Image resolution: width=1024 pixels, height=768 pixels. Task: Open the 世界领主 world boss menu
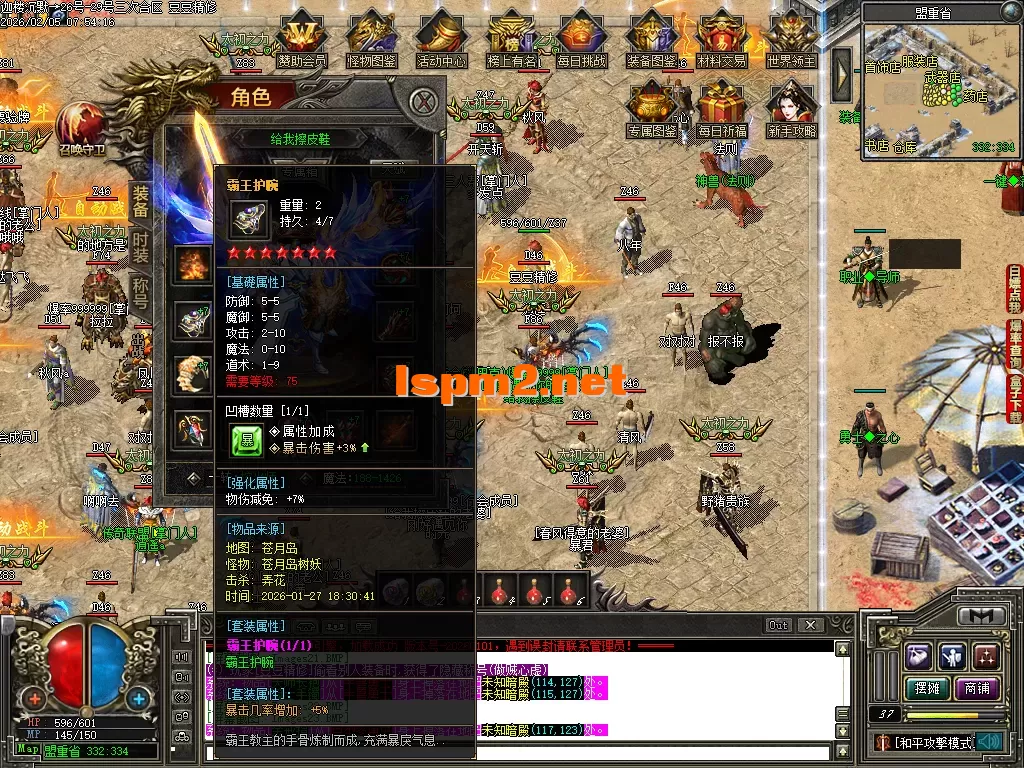(x=792, y=38)
